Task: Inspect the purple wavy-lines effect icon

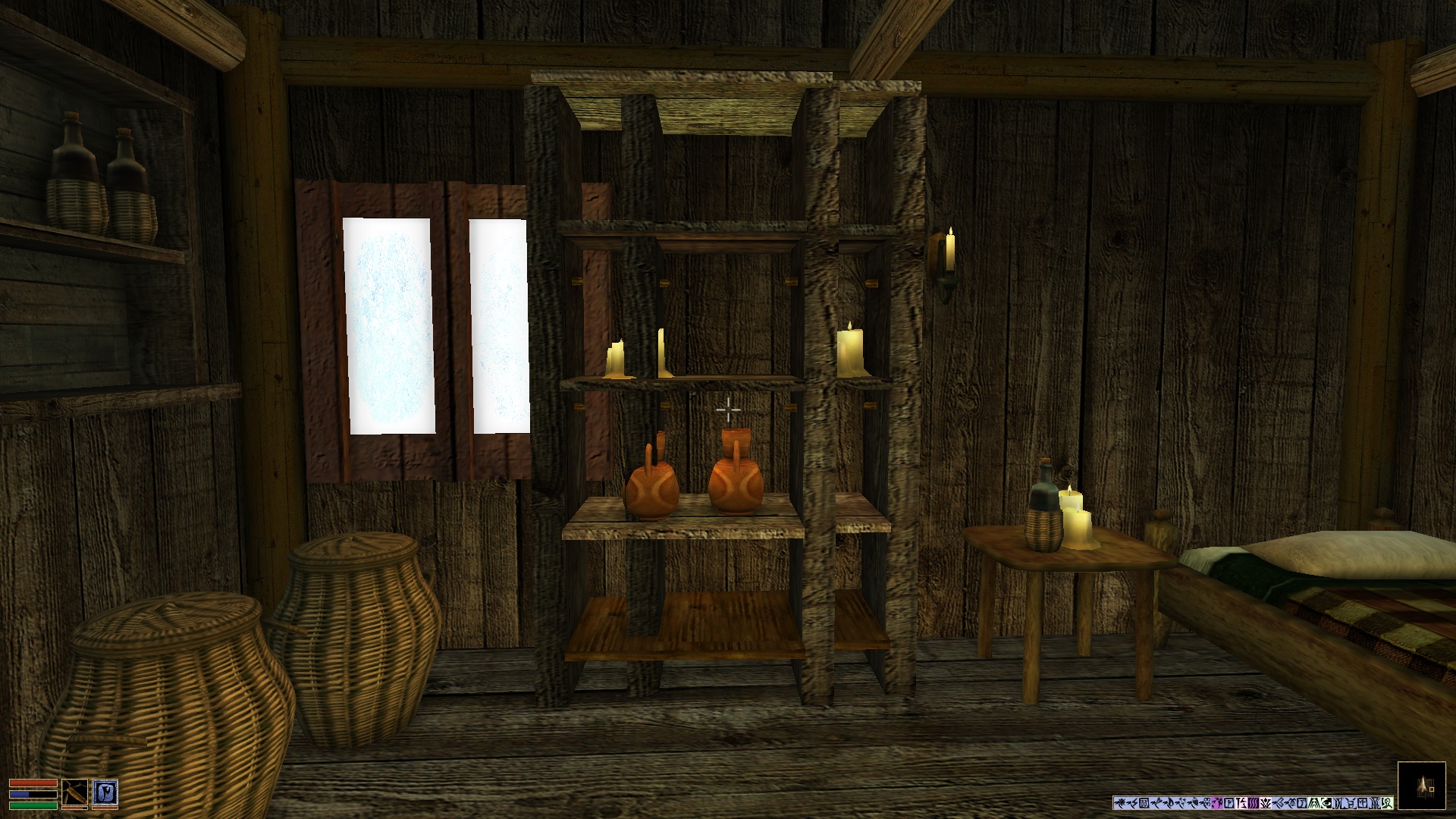Action: tap(1254, 803)
